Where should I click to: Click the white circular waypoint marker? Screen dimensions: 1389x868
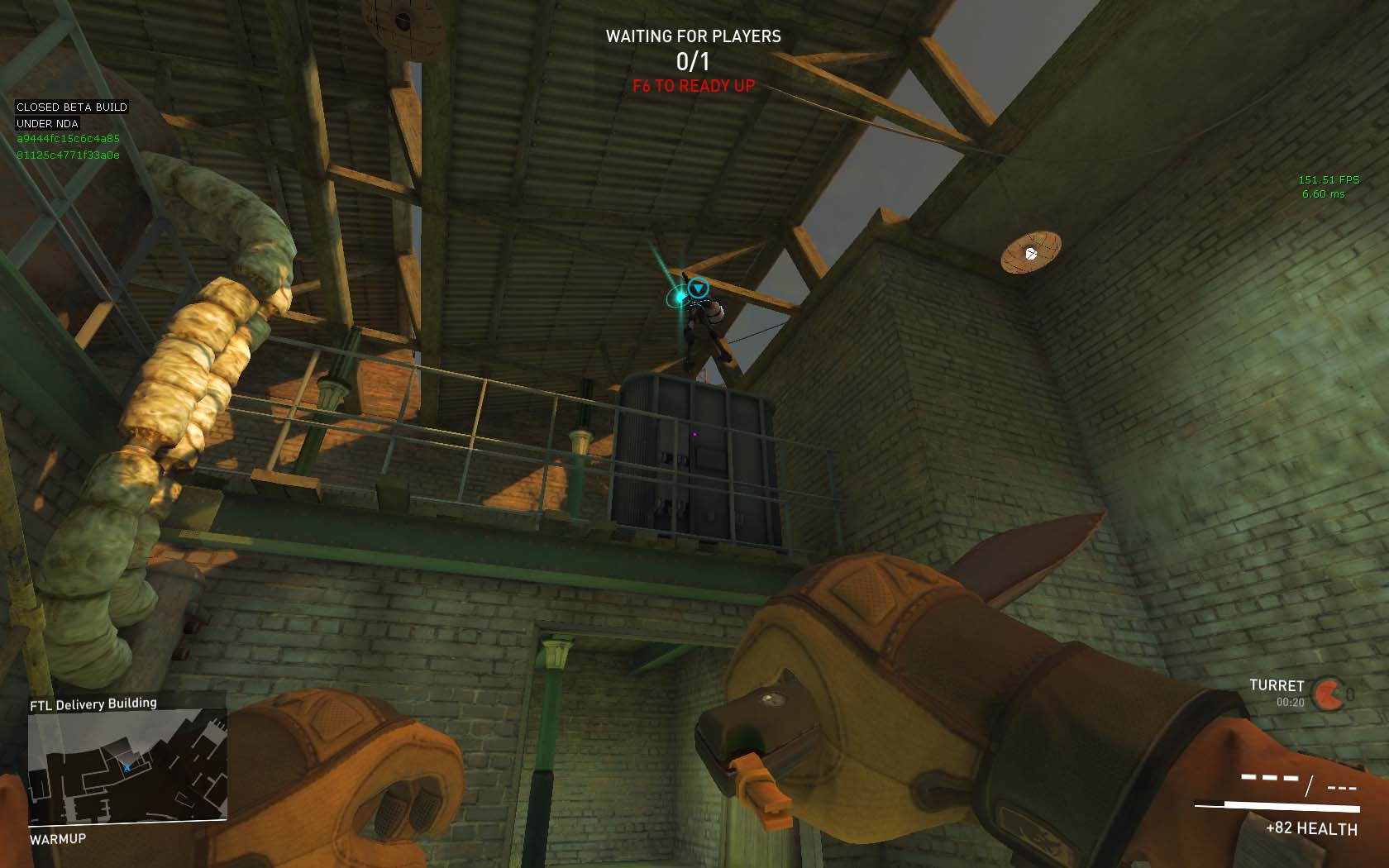(1031, 254)
